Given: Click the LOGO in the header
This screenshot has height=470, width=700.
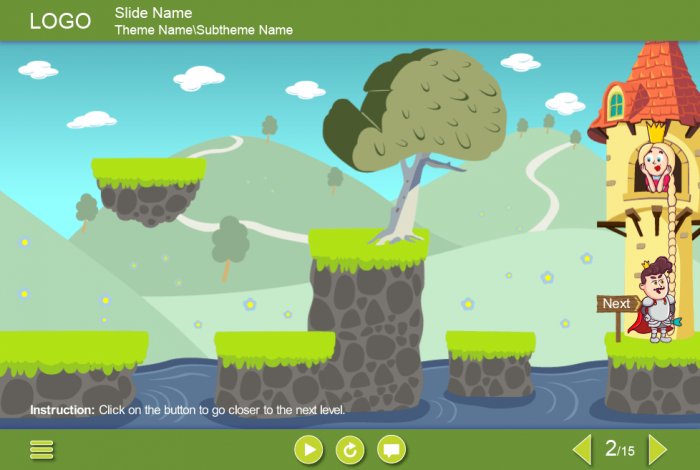Looking at the screenshot, I should [x=60, y=21].
